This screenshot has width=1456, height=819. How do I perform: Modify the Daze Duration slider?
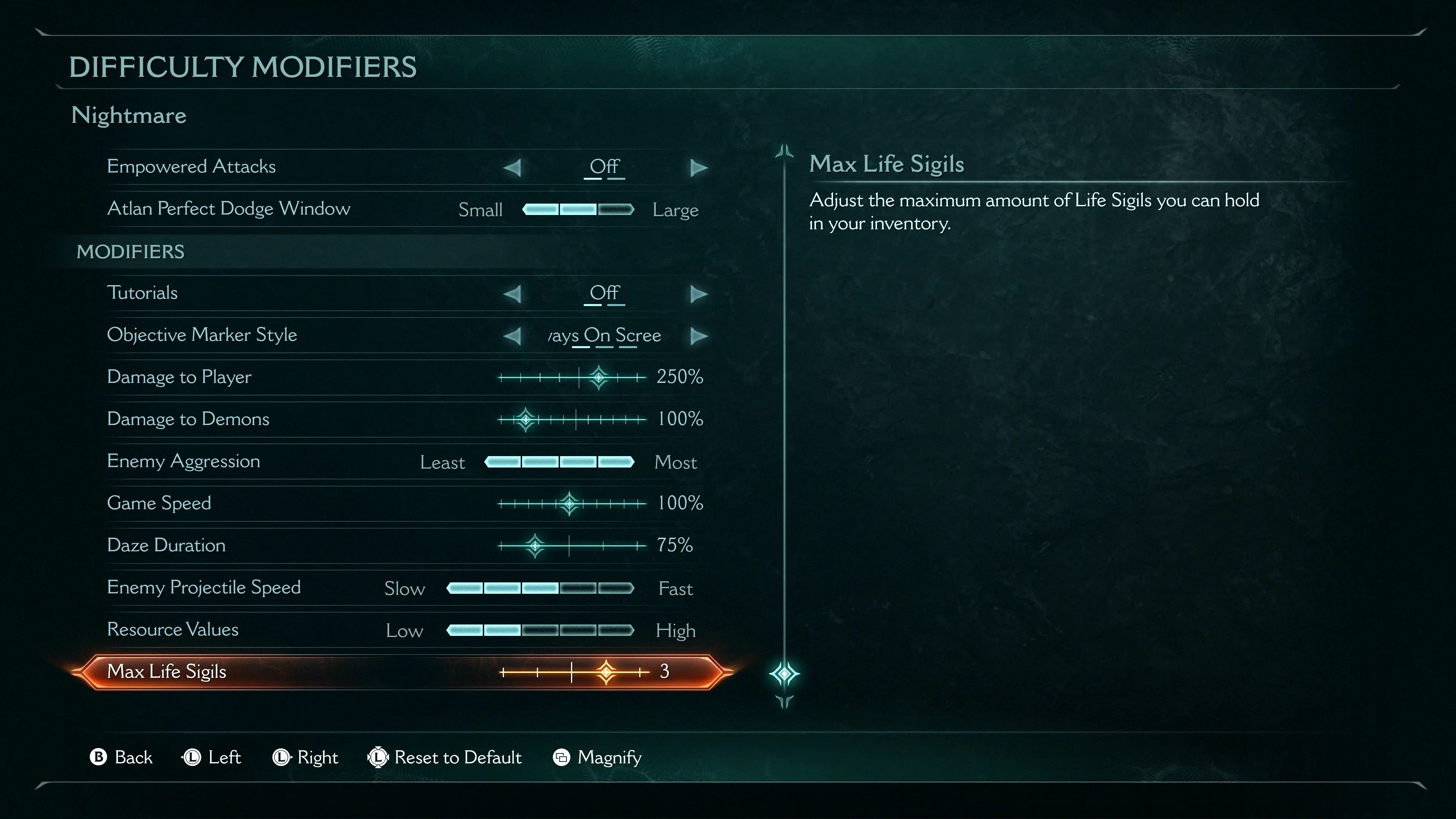pos(535,546)
